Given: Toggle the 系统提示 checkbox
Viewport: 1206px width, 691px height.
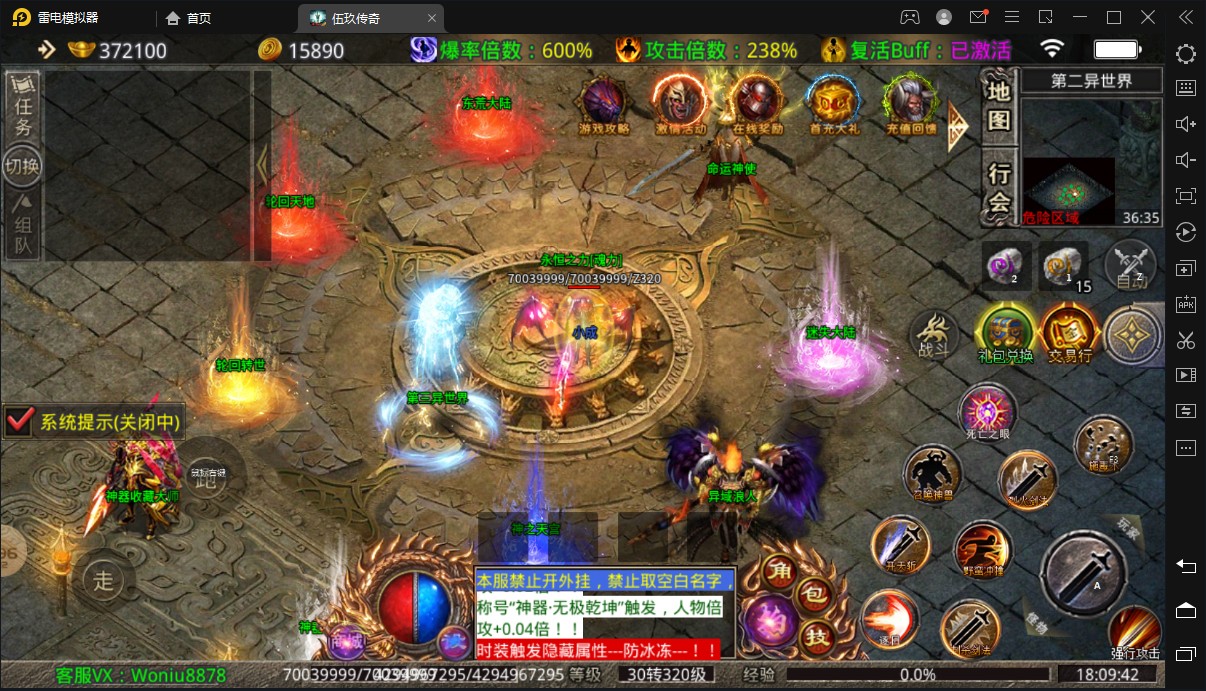Looking at the screenshot, I should coord(21,421).
